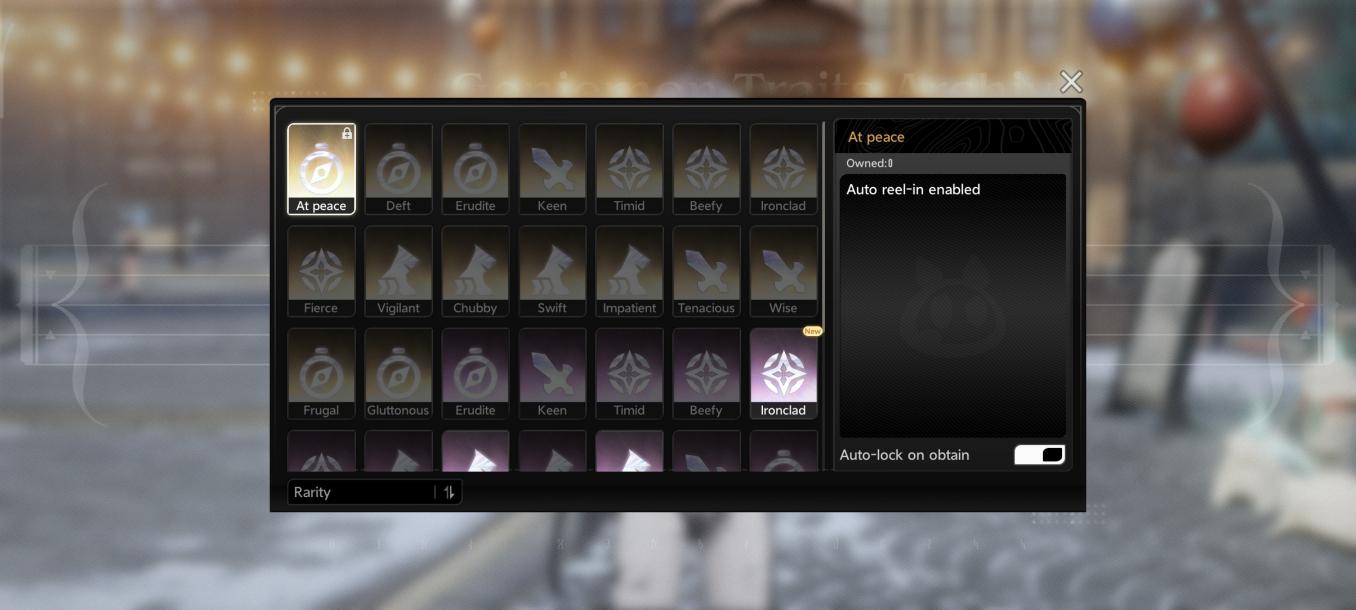Pick the Wise trait card
The width and height of the screenshot is (1356, 610).
(x=783, y=270)
